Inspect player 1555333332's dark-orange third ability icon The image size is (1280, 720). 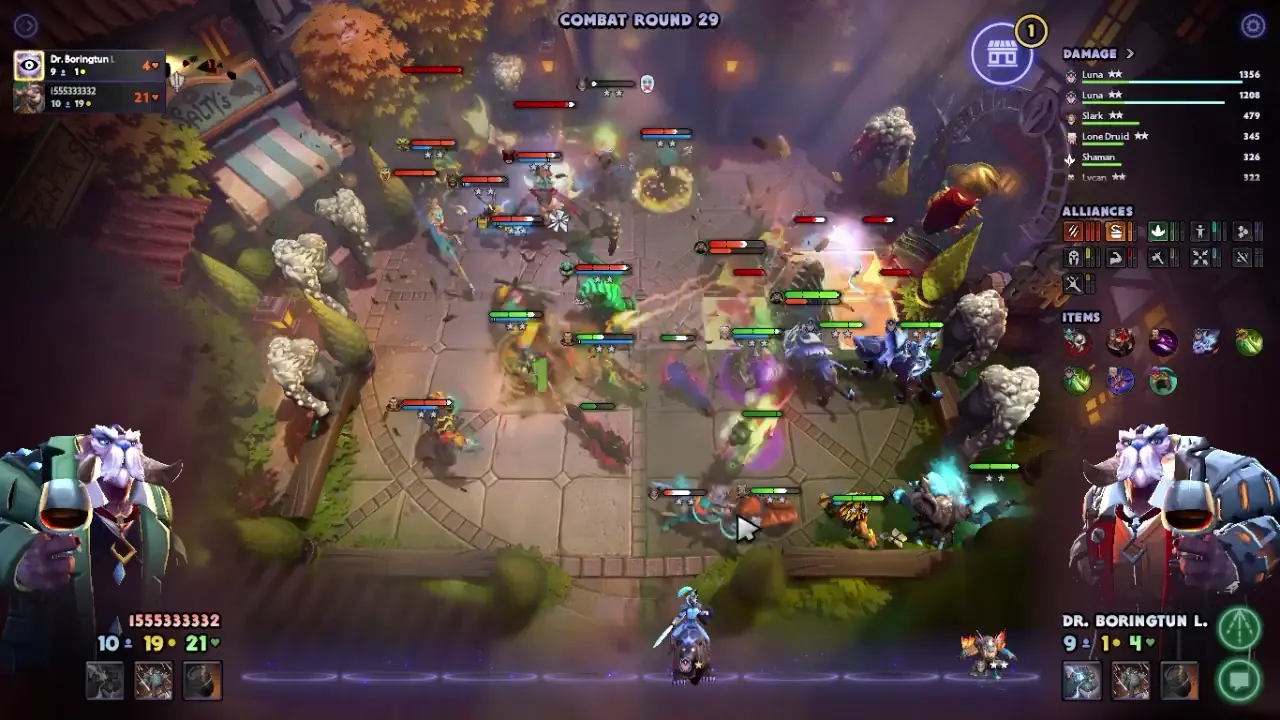[x=202, y=681]
